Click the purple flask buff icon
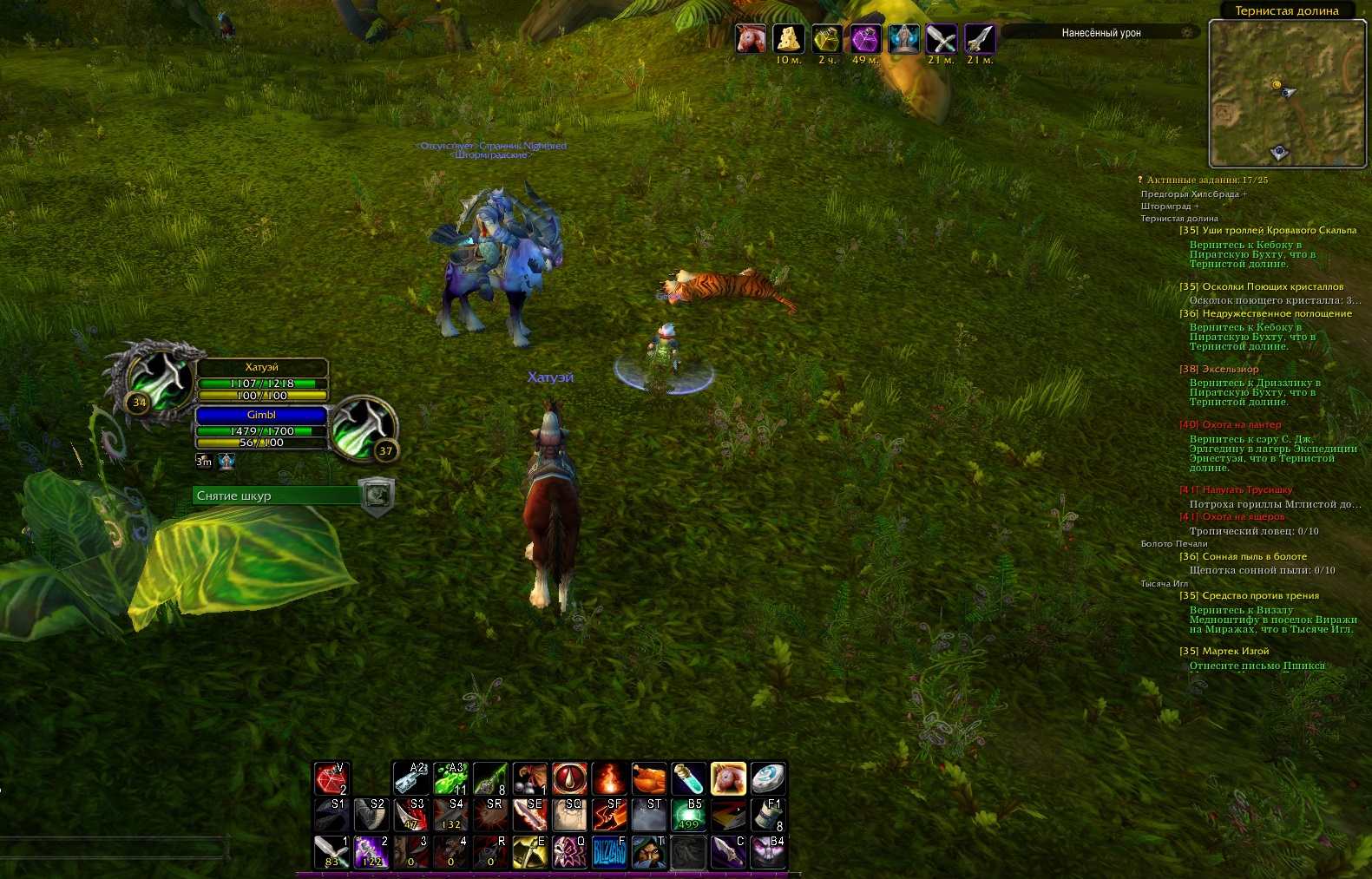 pos(864,39)
